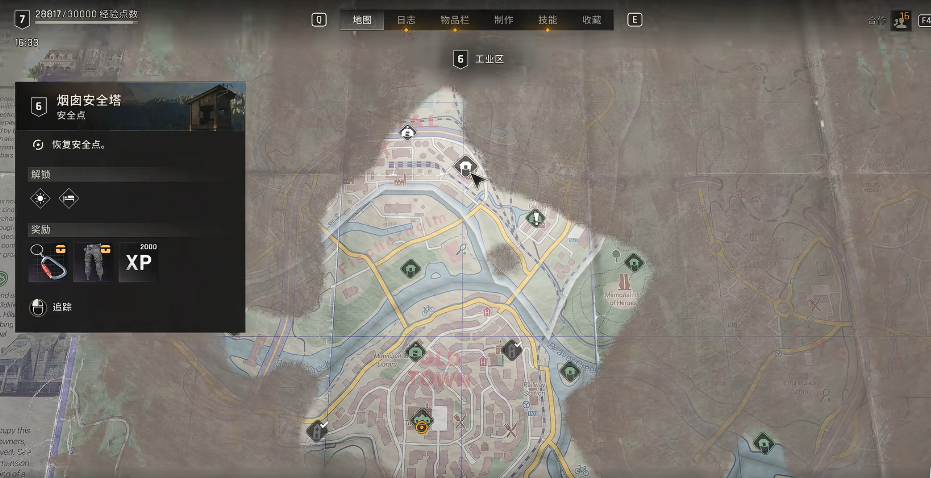Select the grey pants reward icon
Viewport: 931px width, 478px height.
[93, 262]
